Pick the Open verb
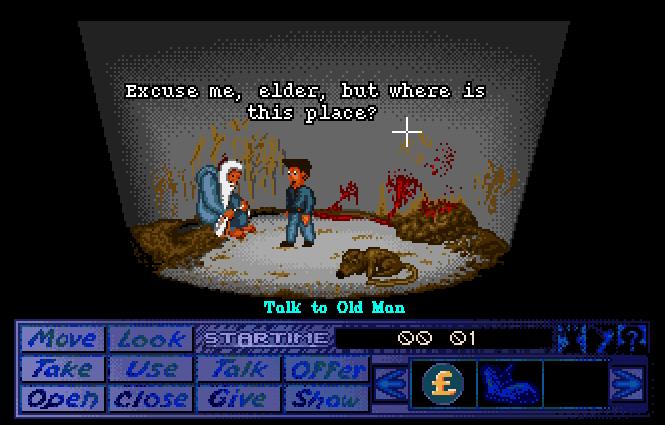Viewport: 665px width, 425px height. click(x=62, y=398)
